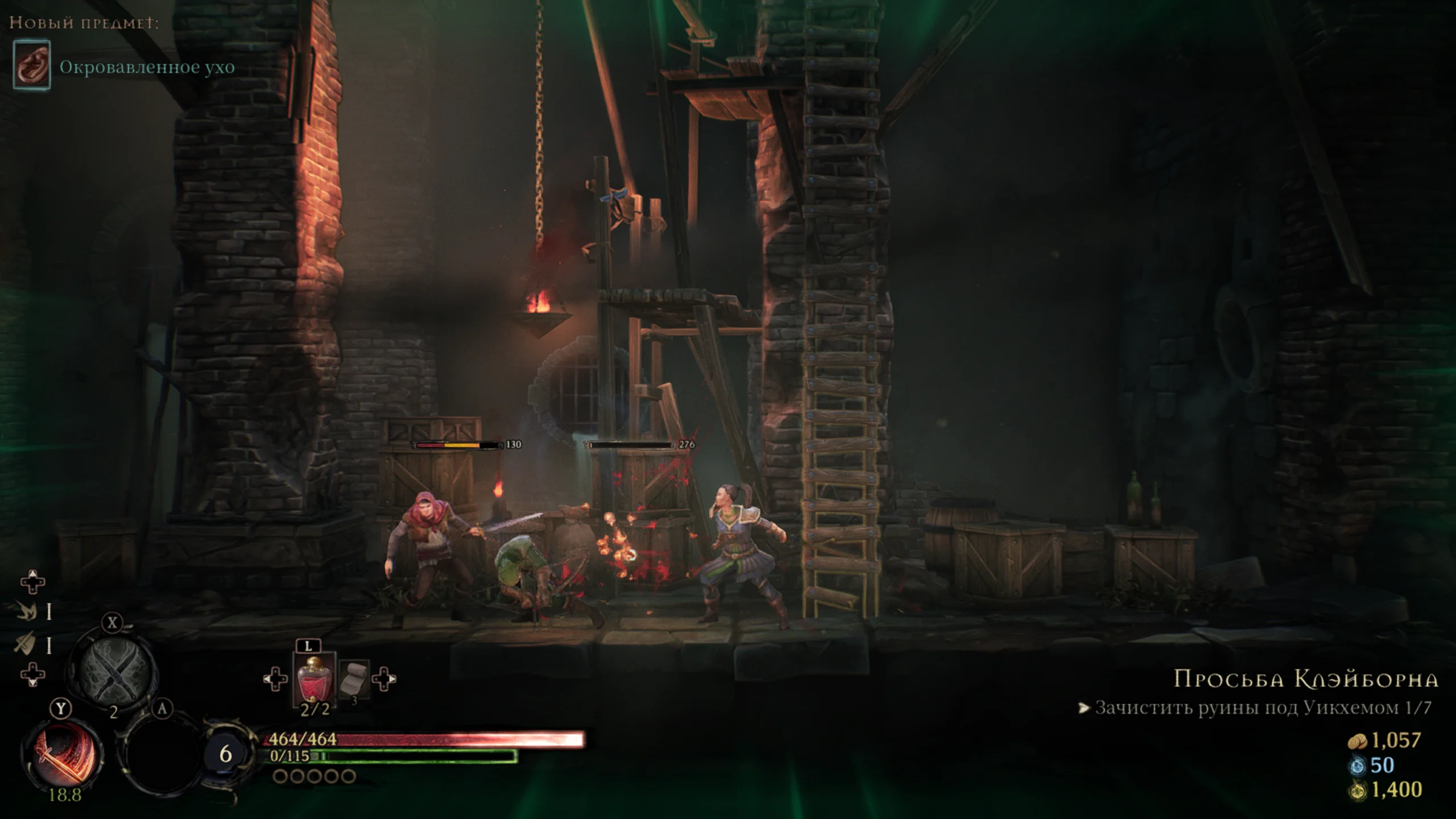The width and height of the screenshot is (1456, 819).
Task: Open the Просьба Клэйборна quest tracker
Action: click(1306, 679)
